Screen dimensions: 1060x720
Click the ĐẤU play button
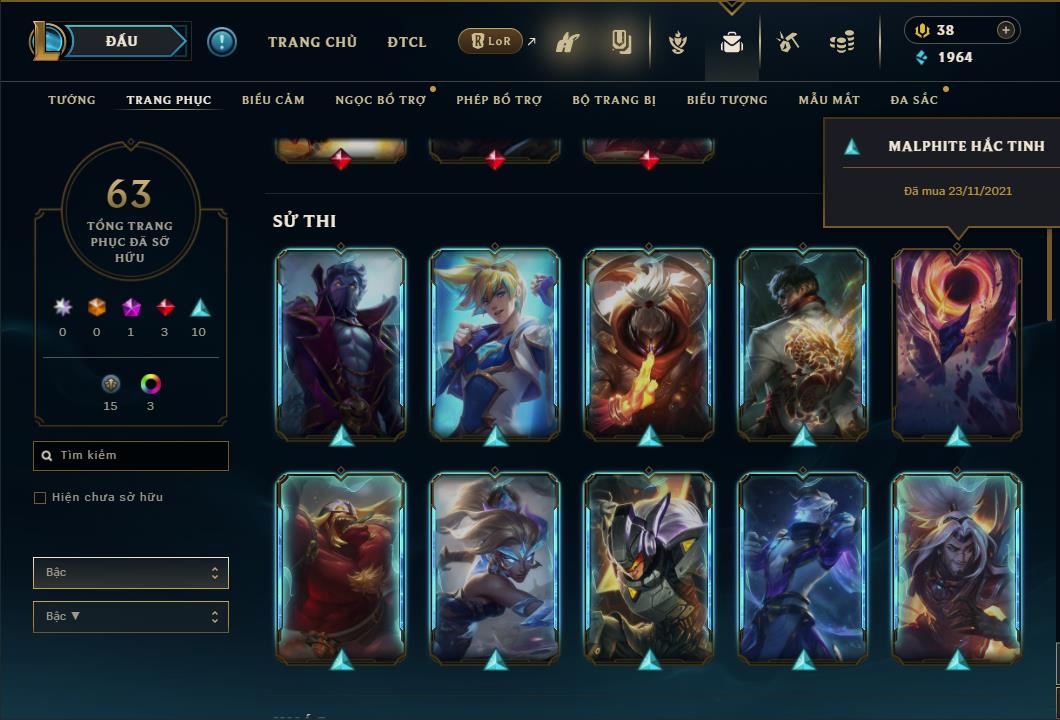(x=122, y=41)
